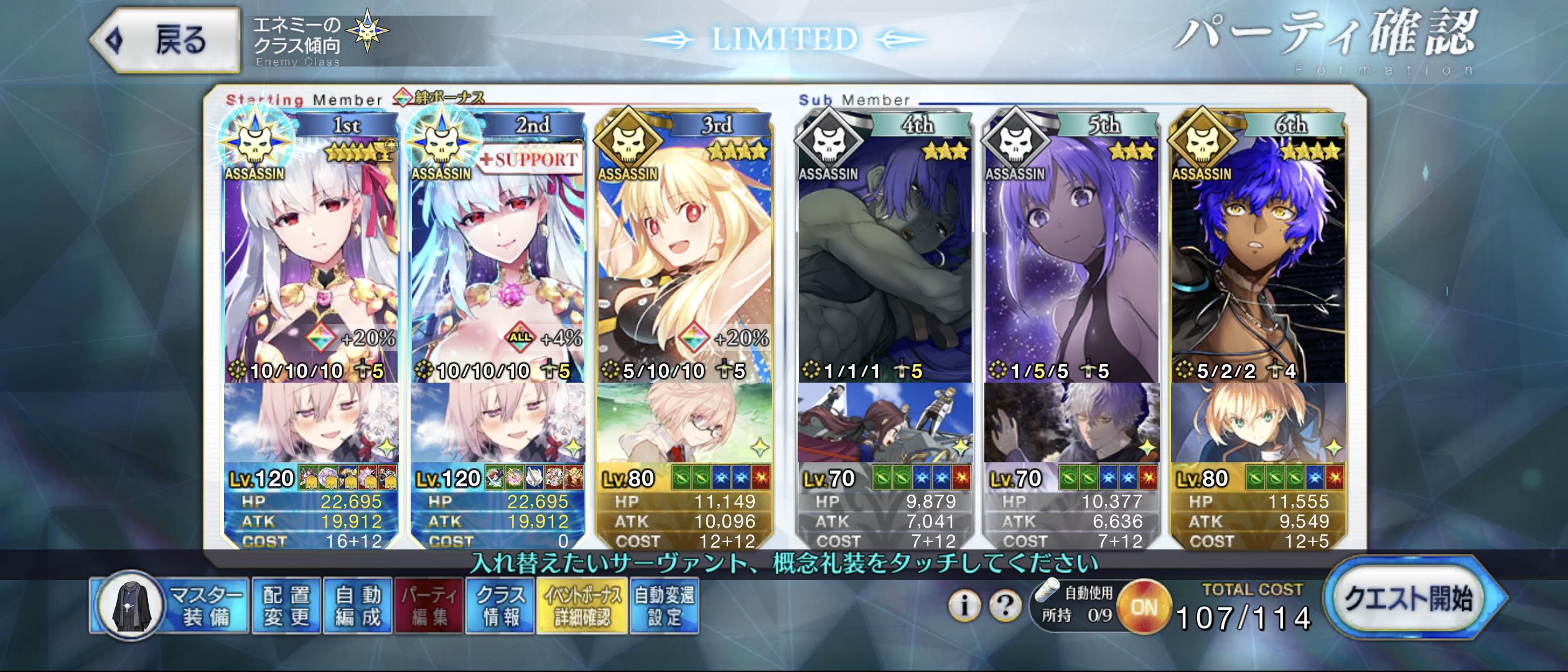The height and width of the screenshot is (672, 1568).
Task: Check イベントボーナス詳細確認 event bonus details
Action: [582, 607]
